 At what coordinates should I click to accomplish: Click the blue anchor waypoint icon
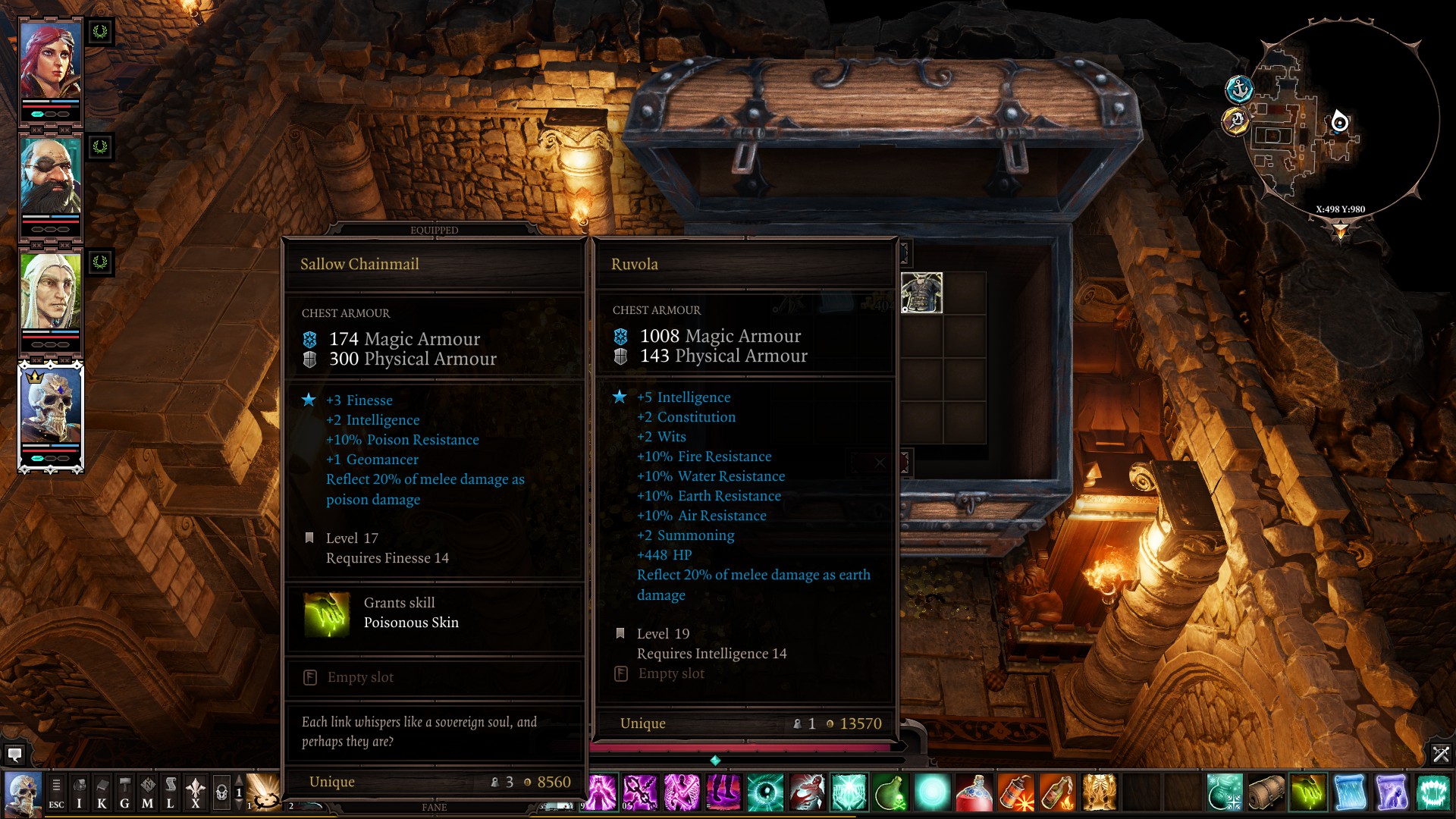tap(1239, 89)
